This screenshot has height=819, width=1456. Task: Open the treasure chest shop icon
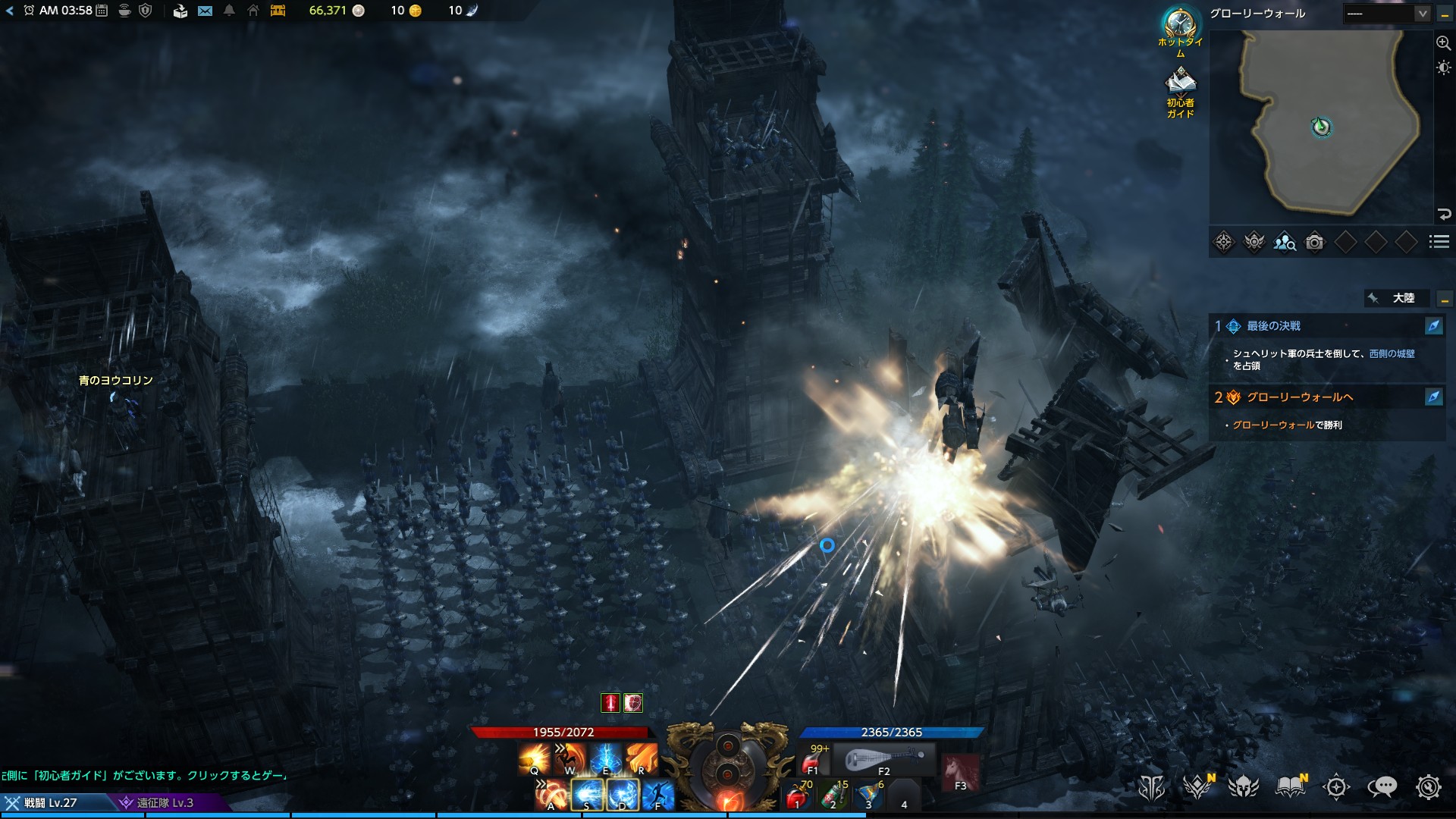(x=278, y=11)
